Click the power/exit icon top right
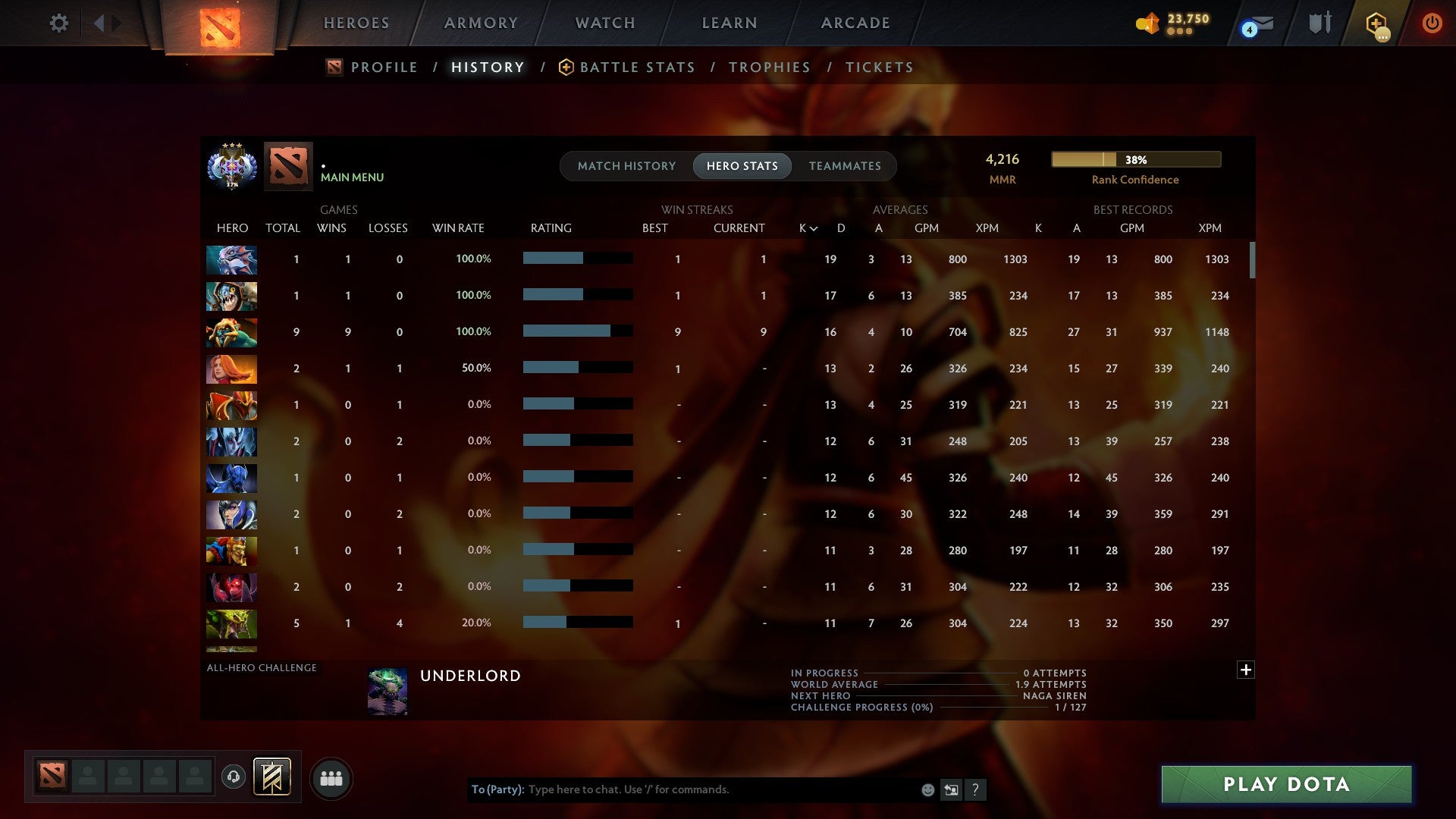The height and width of the screenshot is (819, 1456). coord(1432,23)
